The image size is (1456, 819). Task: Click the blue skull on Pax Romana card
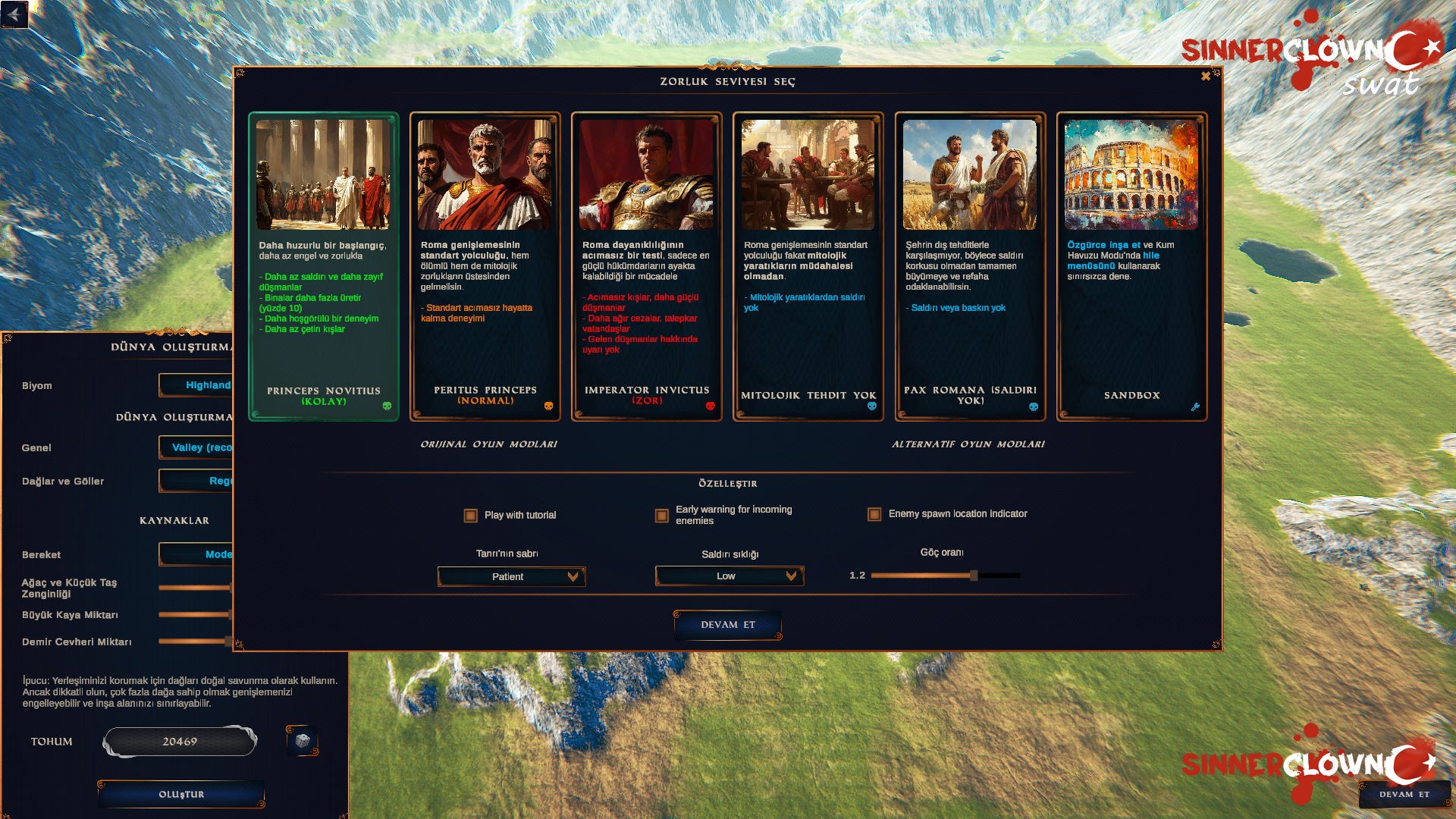(1034, 406)
